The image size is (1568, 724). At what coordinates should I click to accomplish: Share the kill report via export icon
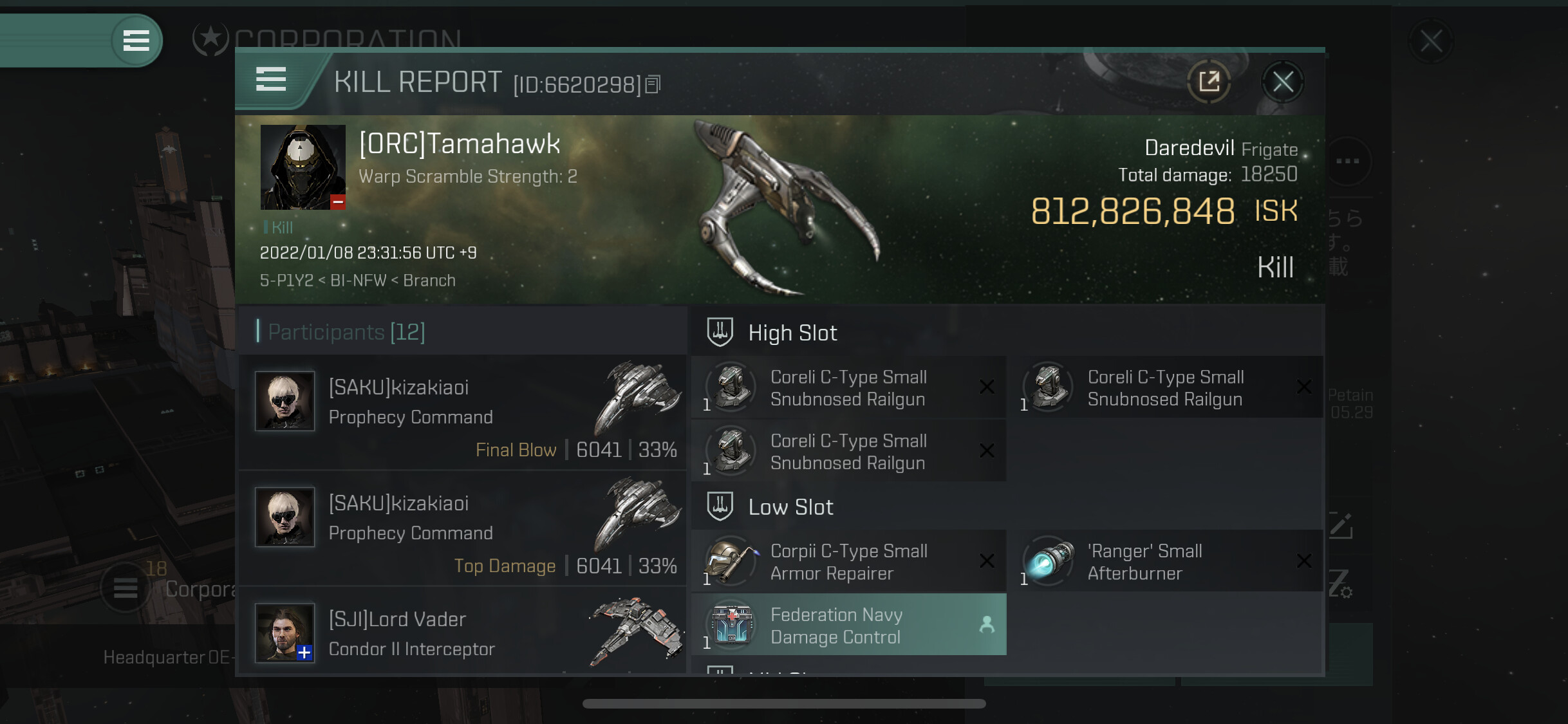point(1209,82)
